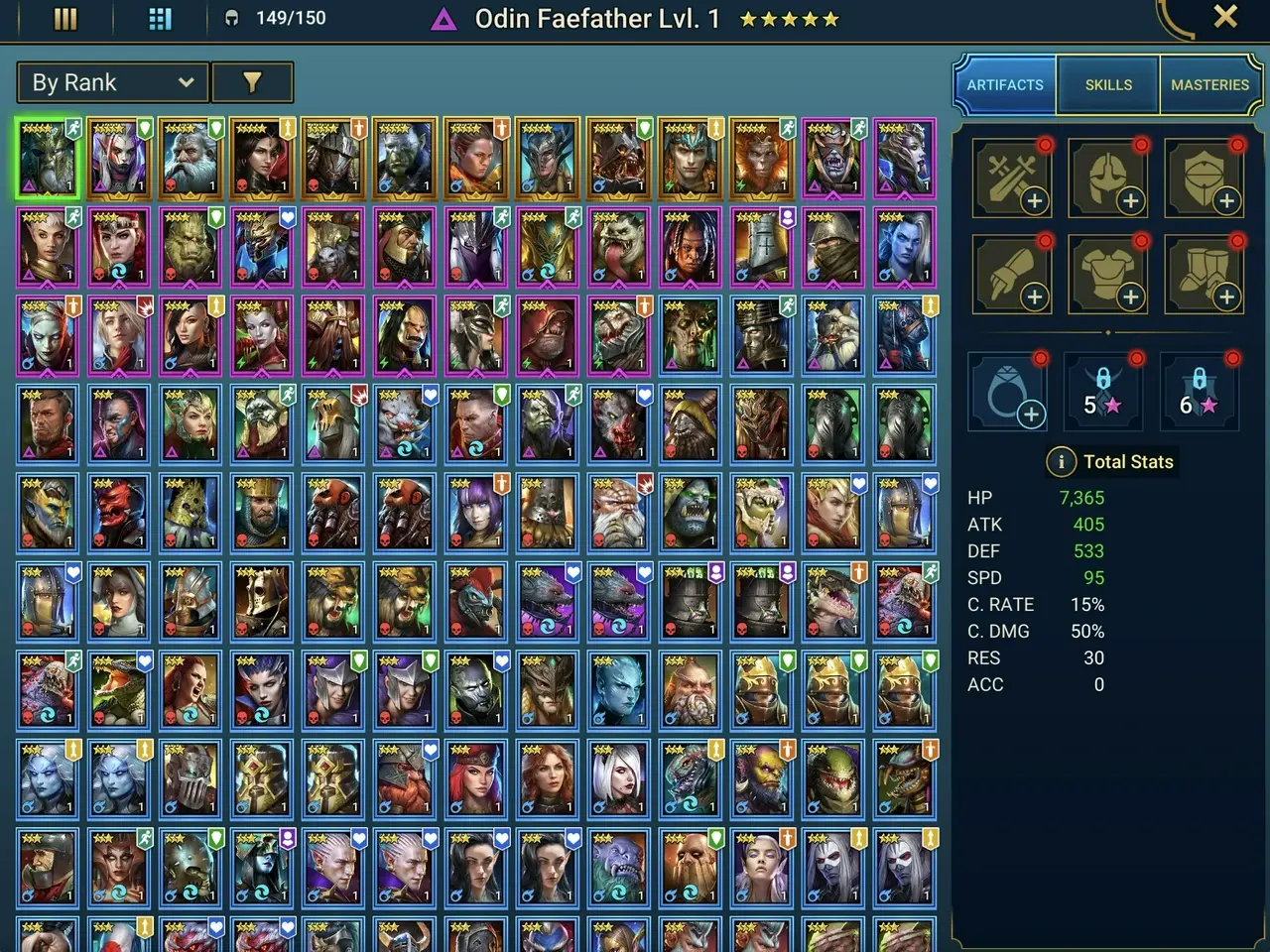1270x952 pixels.
Task: Open the boots artifact slot
Action: tap(1204, 275)
